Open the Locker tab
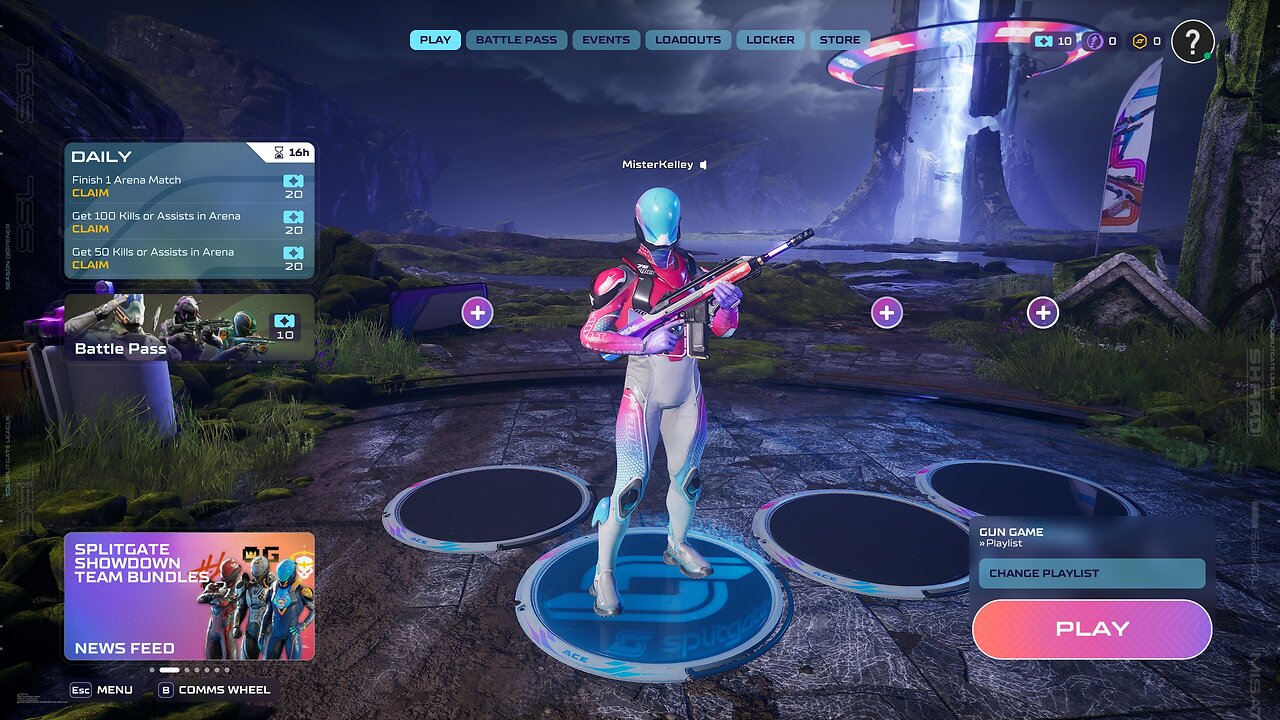This screenshot has width=1280, height=720. [x=770, y=40]
